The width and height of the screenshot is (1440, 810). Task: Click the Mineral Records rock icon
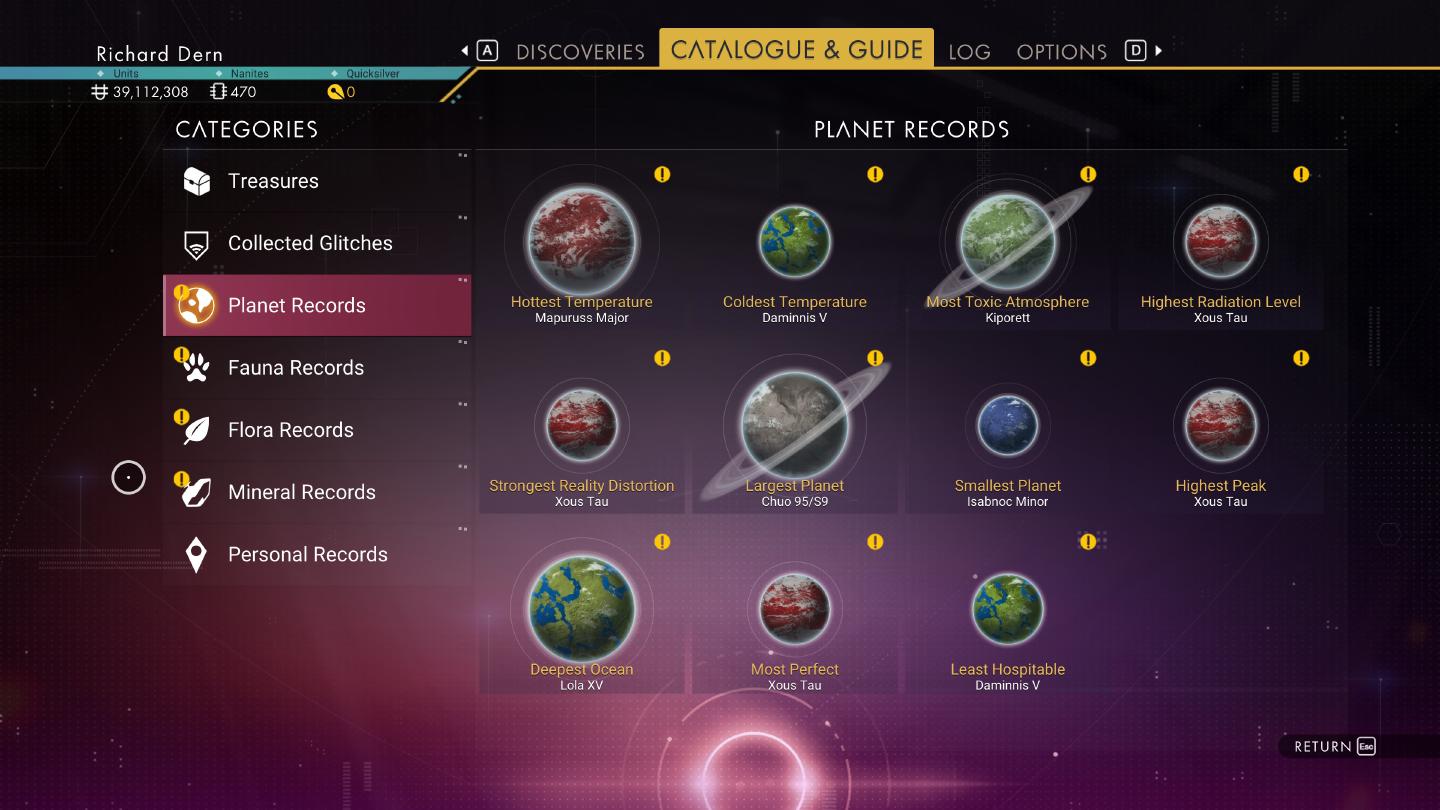pos(197,491)
